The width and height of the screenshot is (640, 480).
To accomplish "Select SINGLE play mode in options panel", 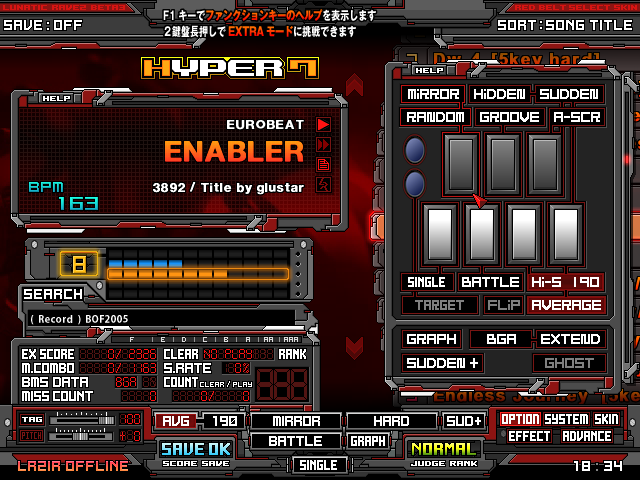I will pos(427,282).
